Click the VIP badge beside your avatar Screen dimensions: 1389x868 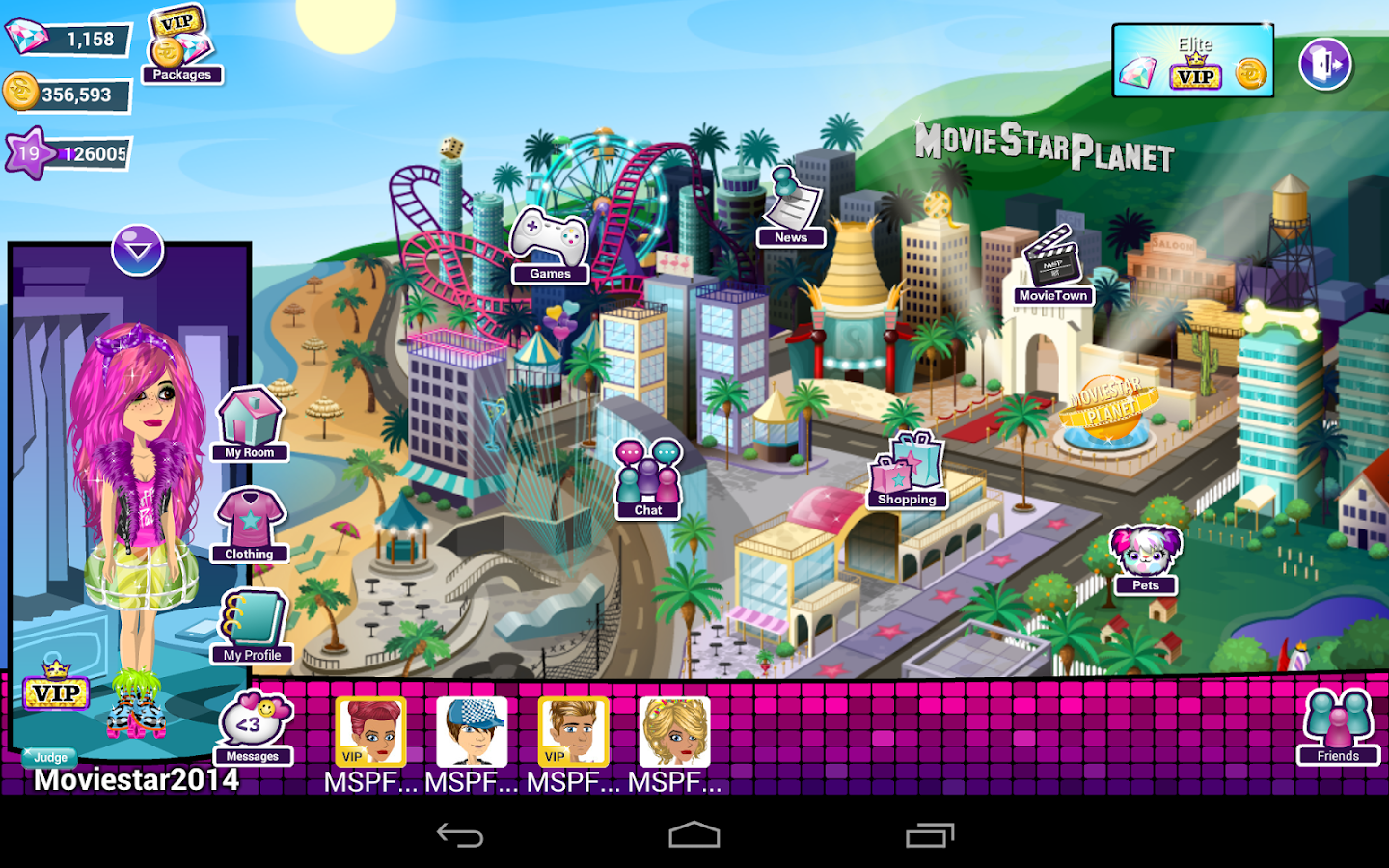coord(55,692)
